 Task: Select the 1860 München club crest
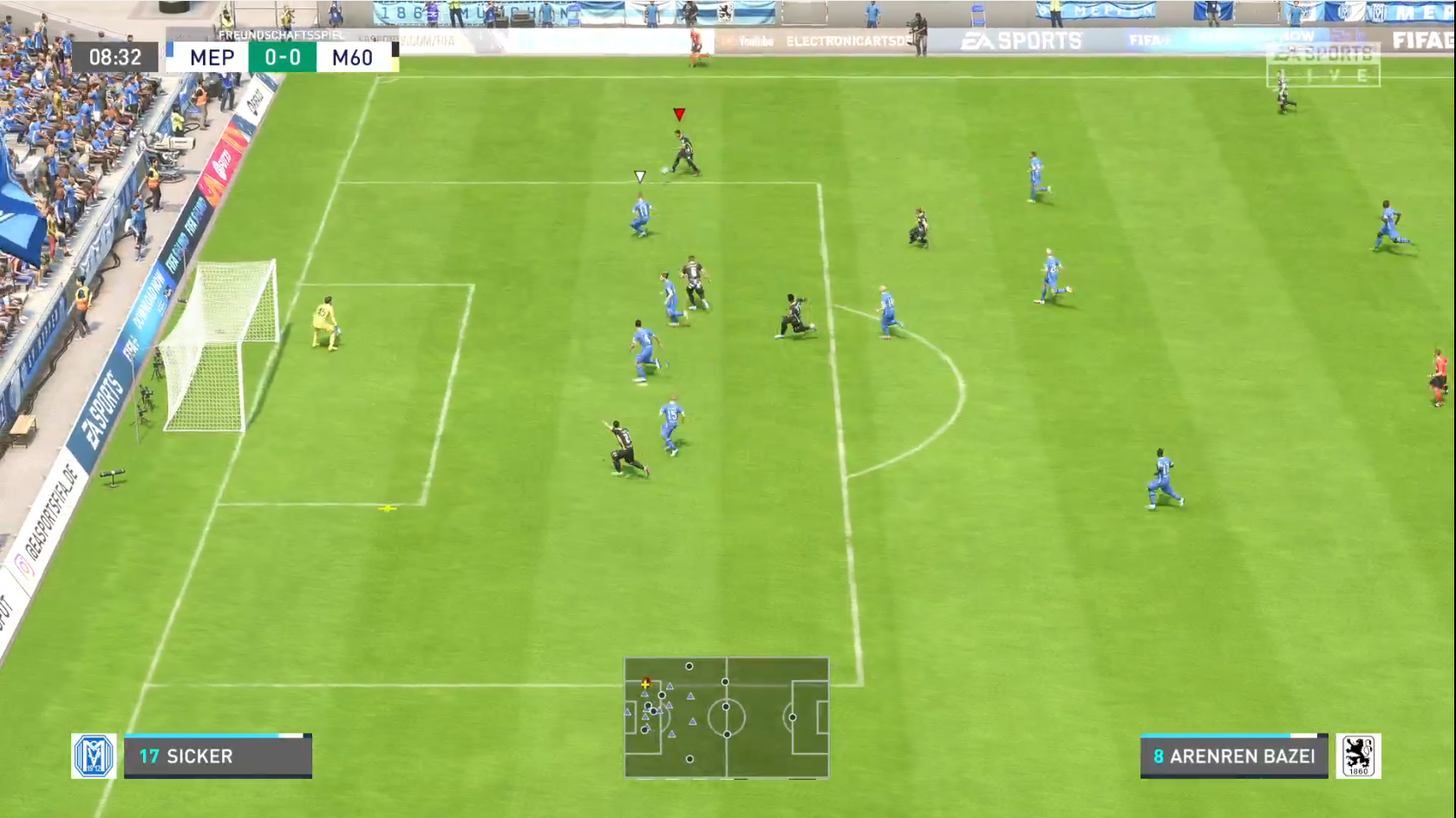pos(1357,756)
